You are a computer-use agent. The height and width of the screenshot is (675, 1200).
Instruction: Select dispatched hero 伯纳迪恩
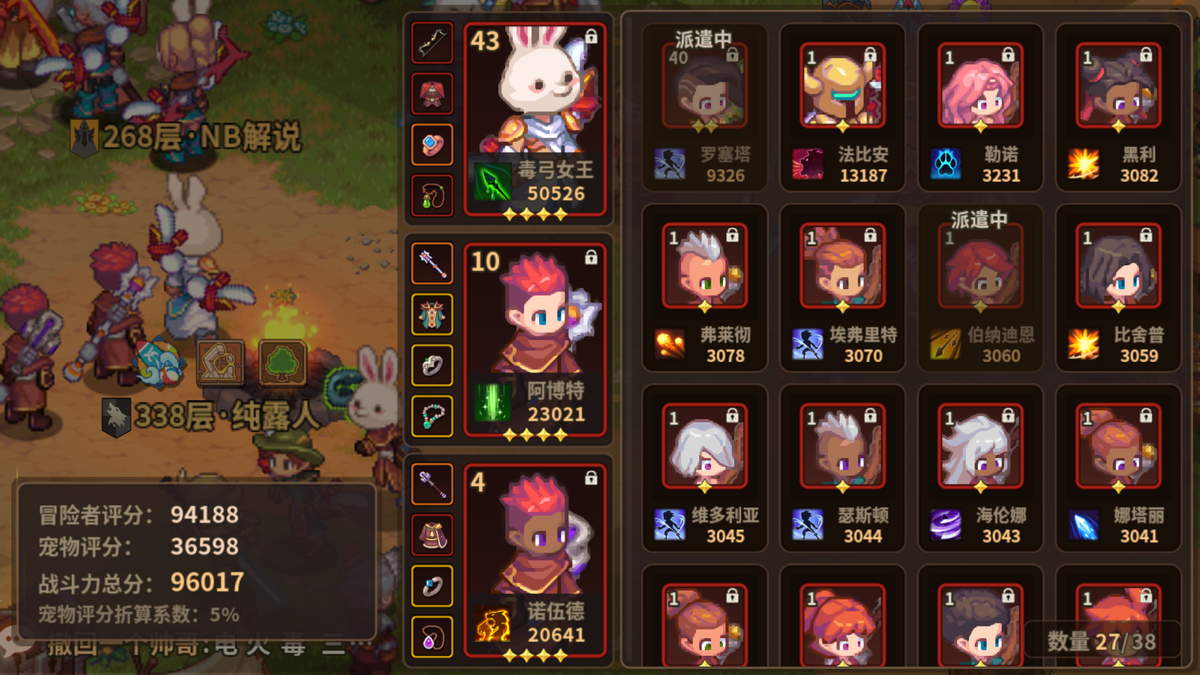(980, 268)
